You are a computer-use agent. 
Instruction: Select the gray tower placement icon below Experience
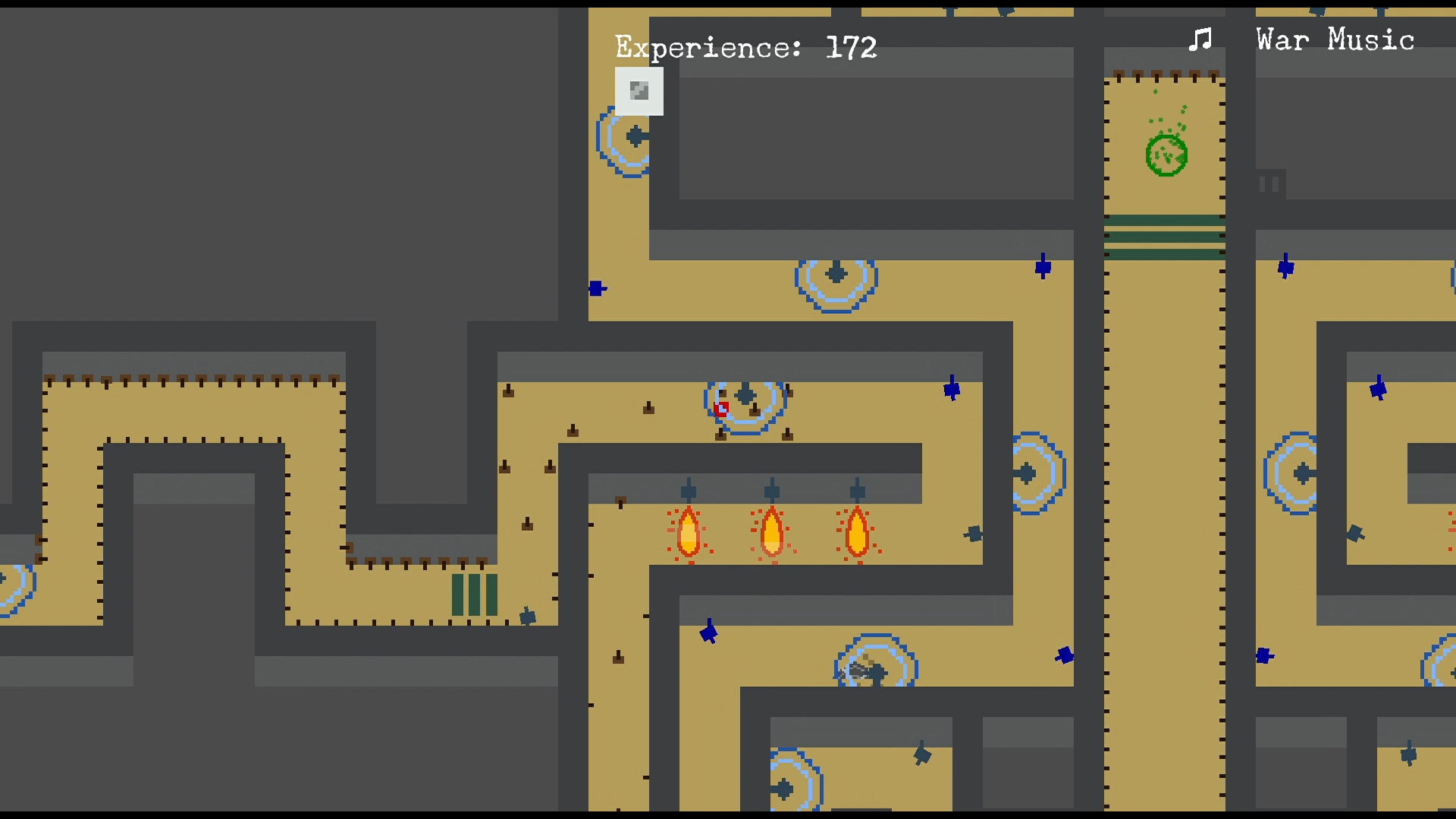[638, 91]
